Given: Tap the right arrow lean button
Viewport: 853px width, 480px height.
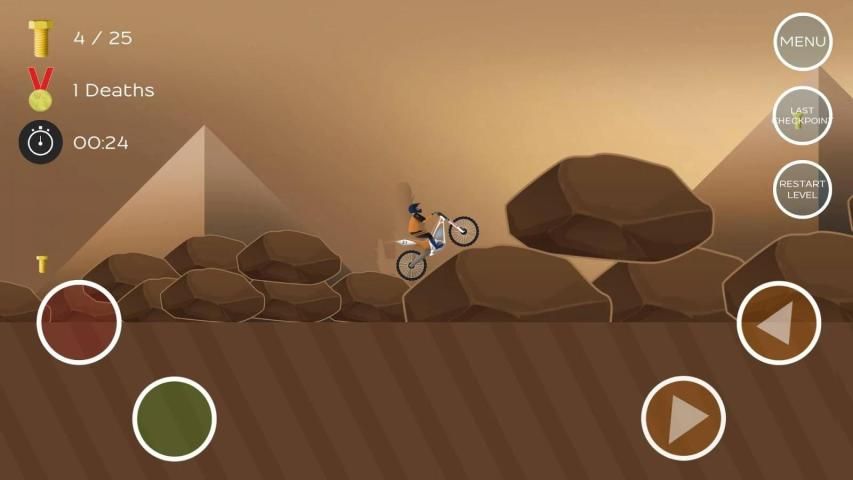Looking at the screenshot, I should pos(683,418).
